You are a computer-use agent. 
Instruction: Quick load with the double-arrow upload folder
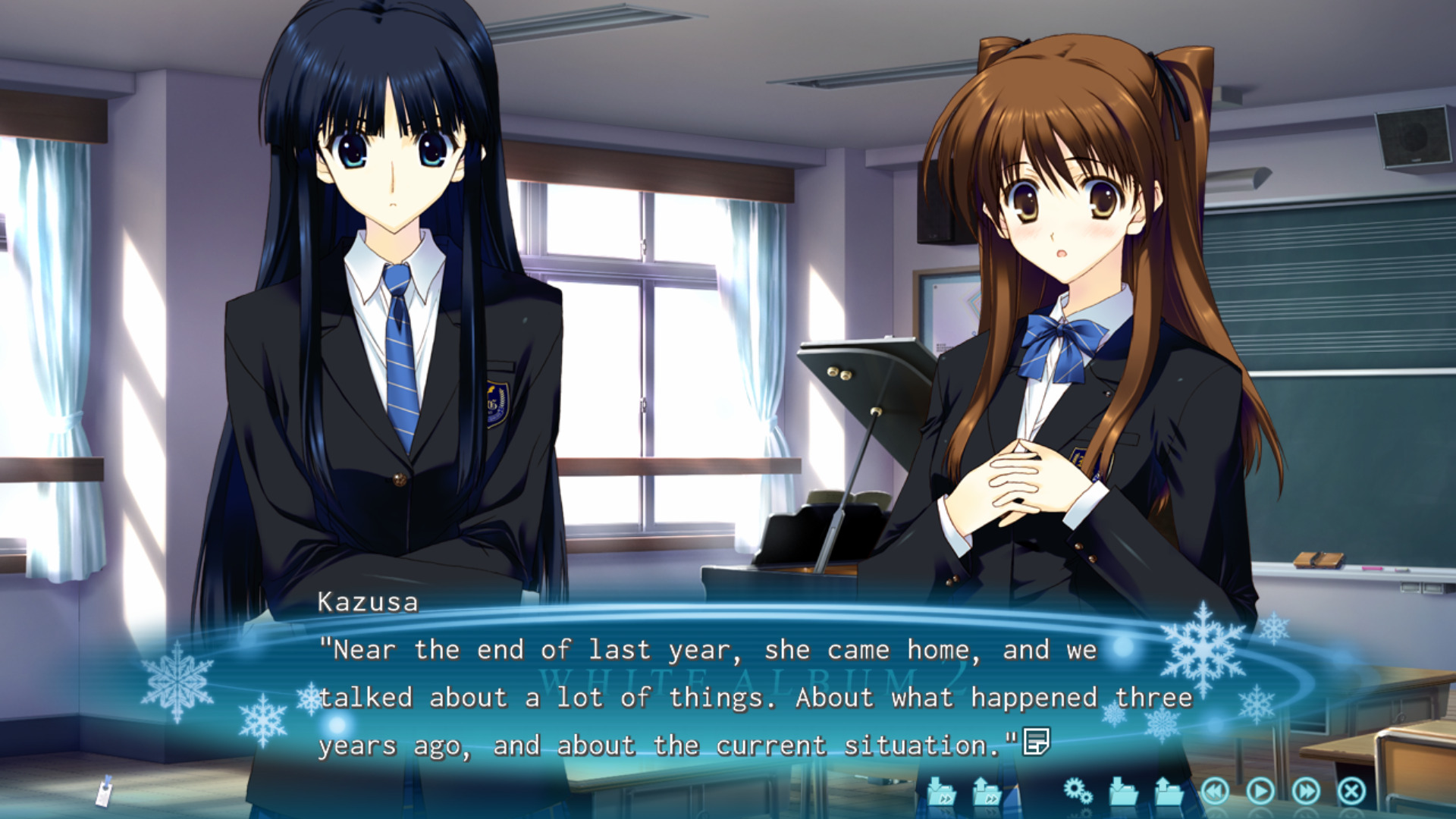(987, 792)
